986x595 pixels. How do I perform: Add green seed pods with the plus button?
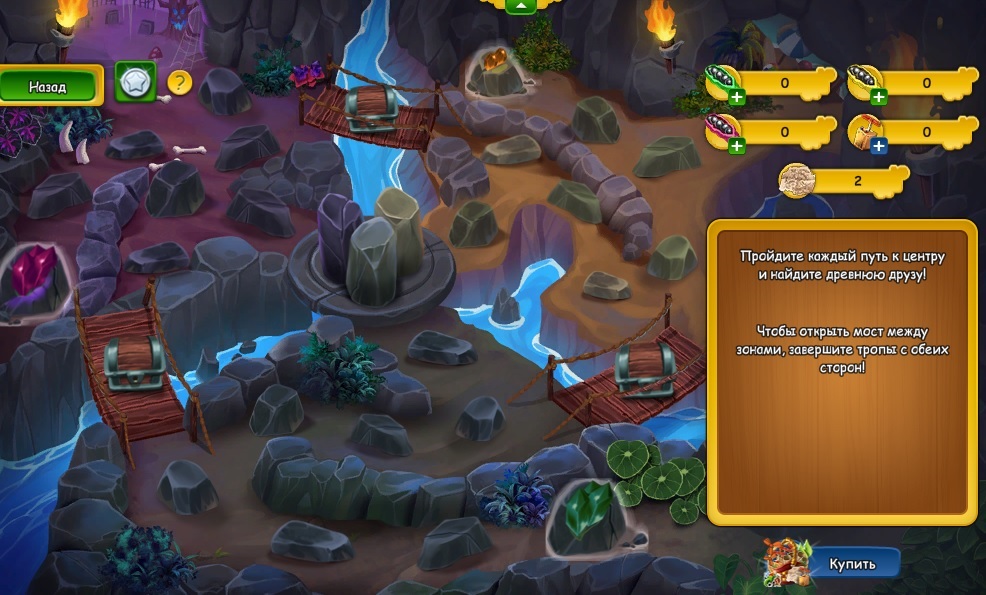coord(737,97)
